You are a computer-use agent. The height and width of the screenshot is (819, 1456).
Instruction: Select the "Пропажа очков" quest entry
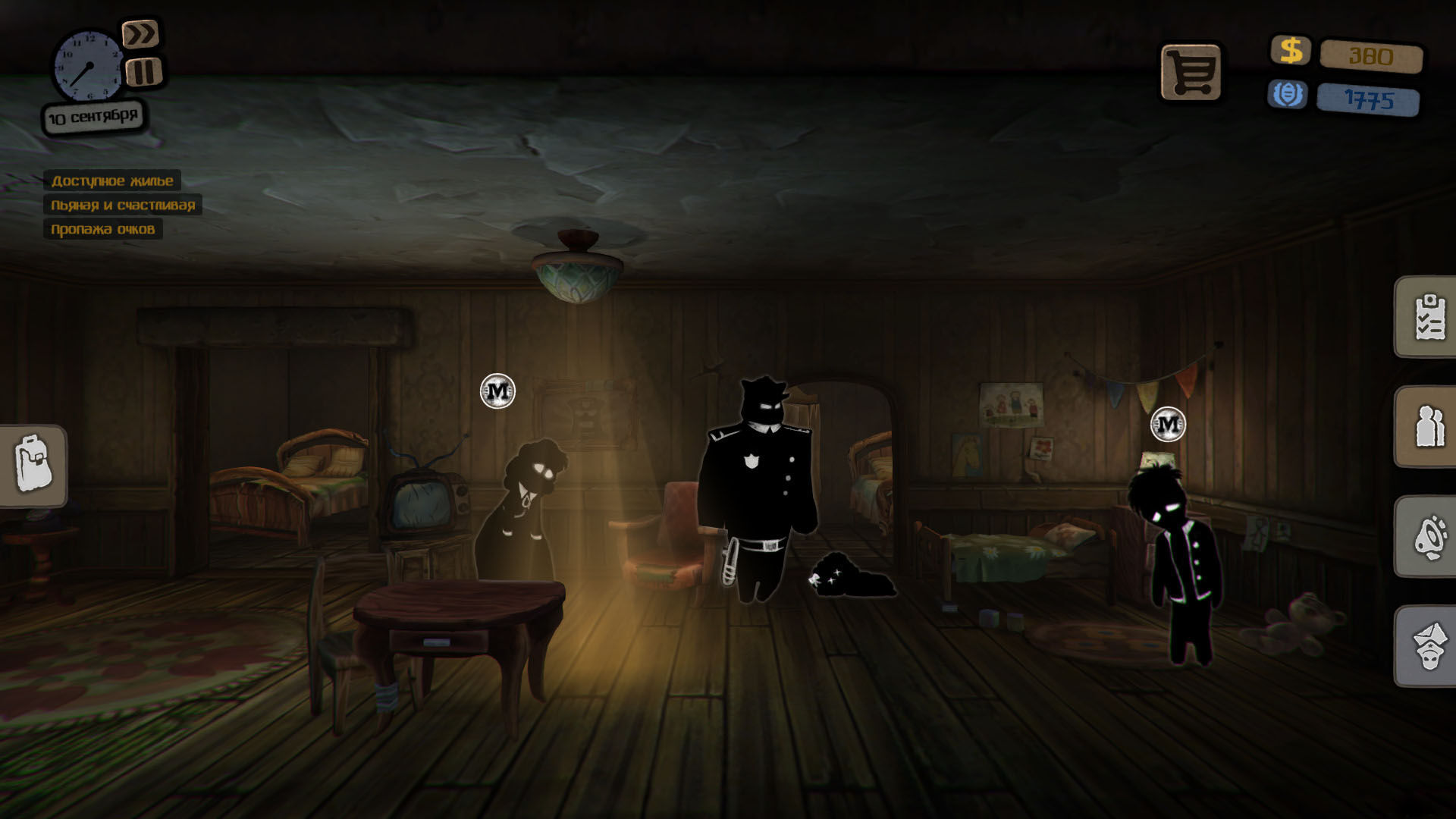pos(102,229)
